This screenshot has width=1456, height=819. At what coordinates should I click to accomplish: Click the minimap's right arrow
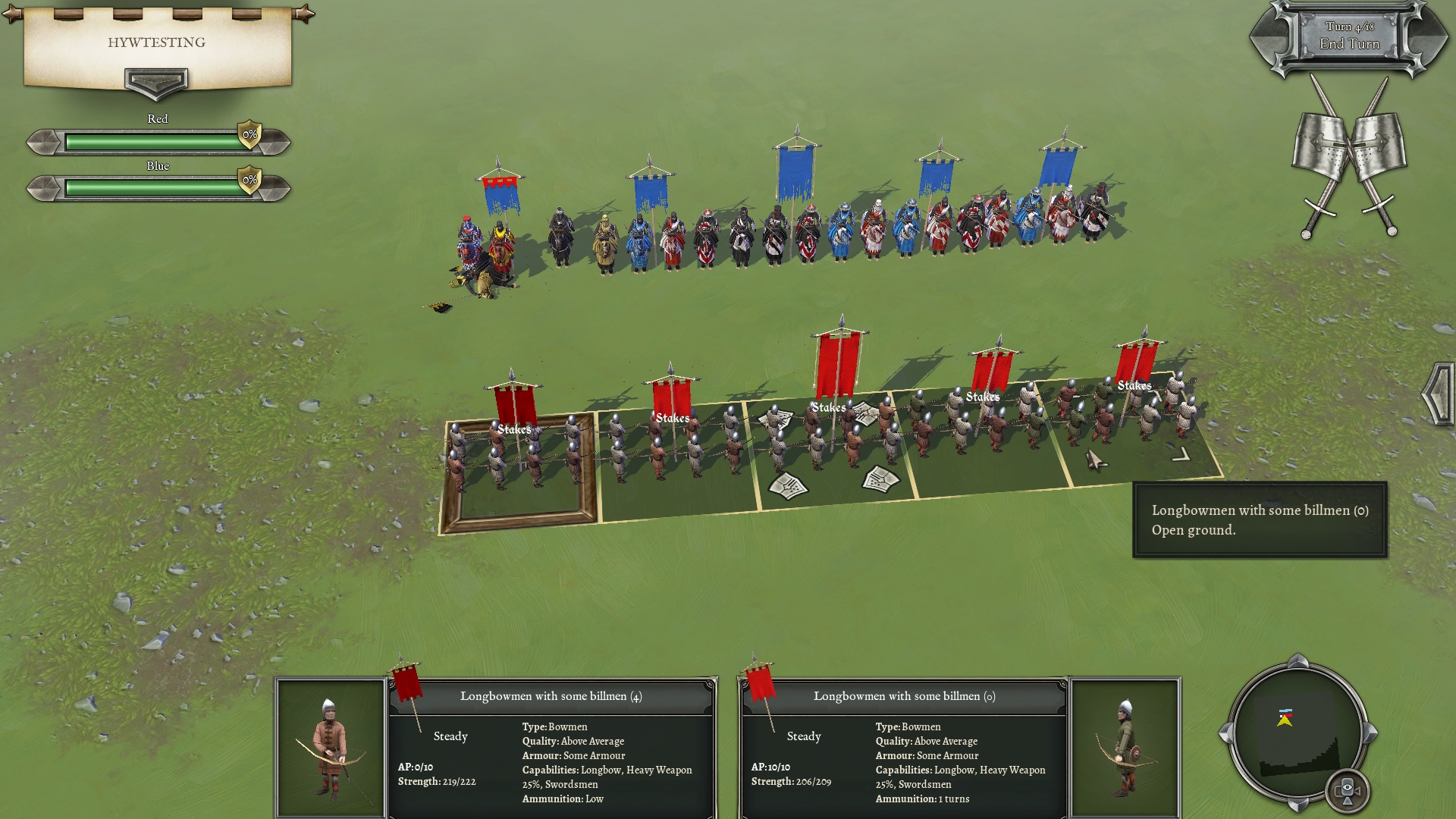coord(1370,734)
